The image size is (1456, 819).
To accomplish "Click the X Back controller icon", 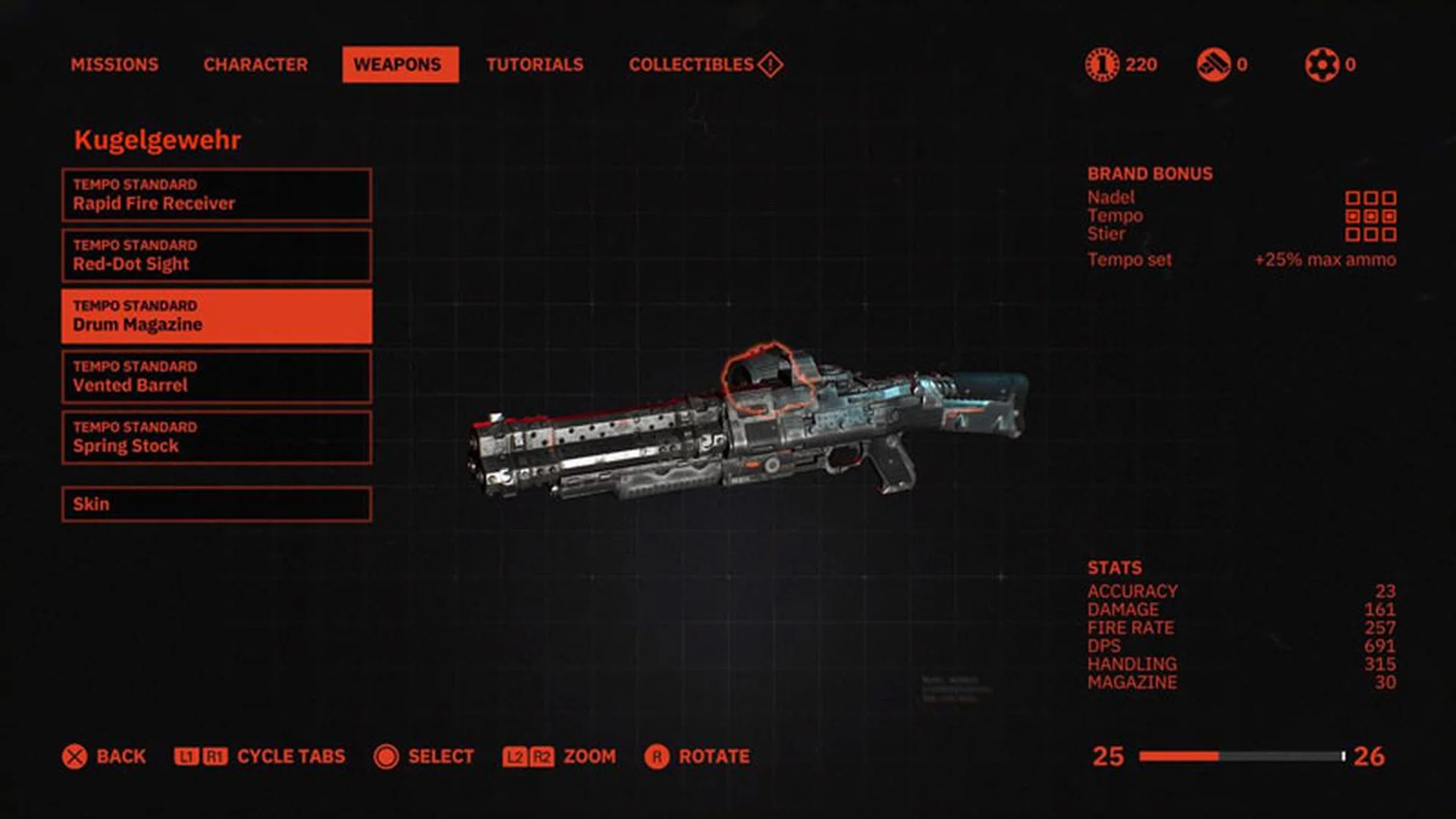I will tap(74, 756).
